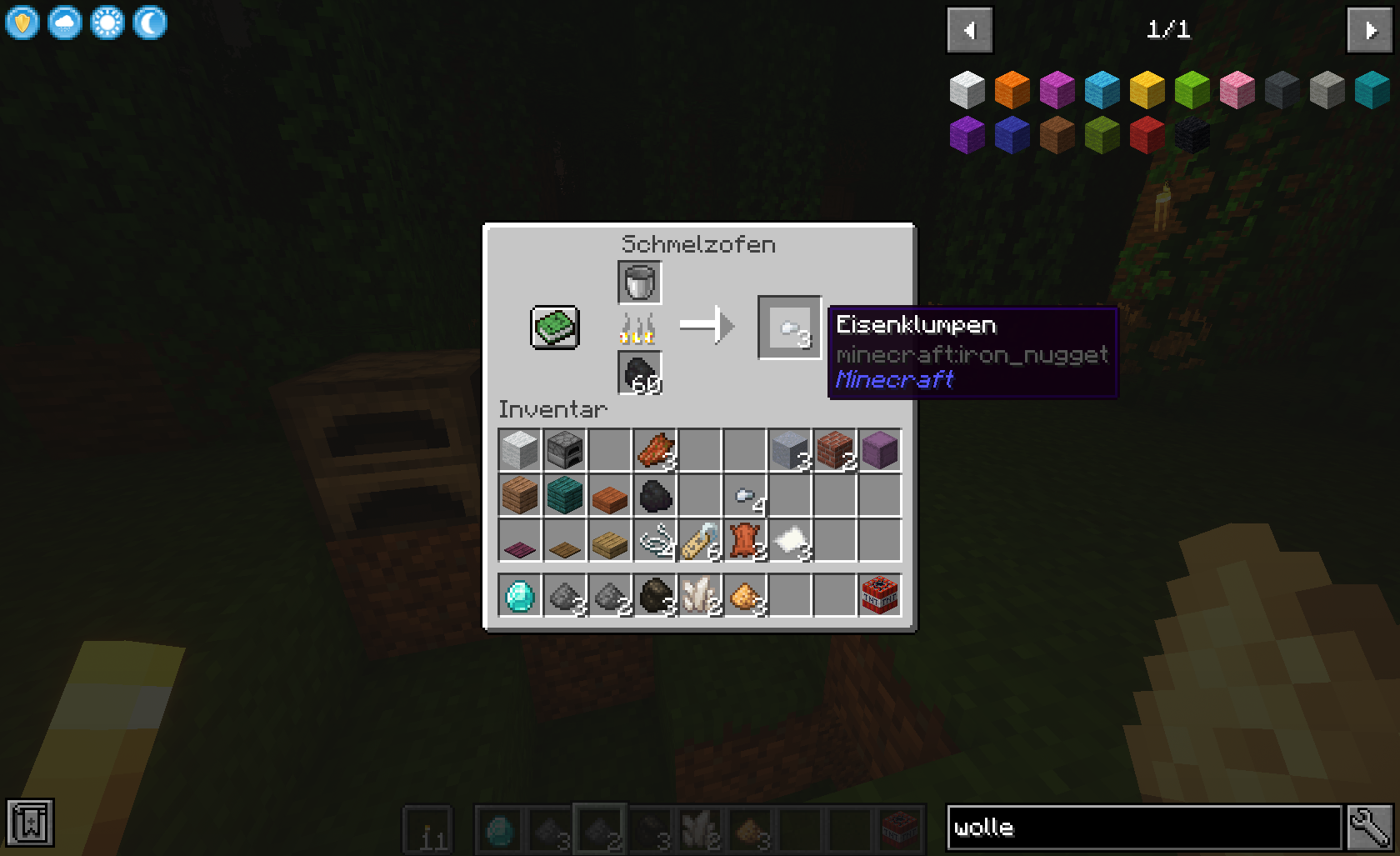Toggle rain using the cloud button
The width and height of the screenshot is (1400, 856).
coord(65,23)
